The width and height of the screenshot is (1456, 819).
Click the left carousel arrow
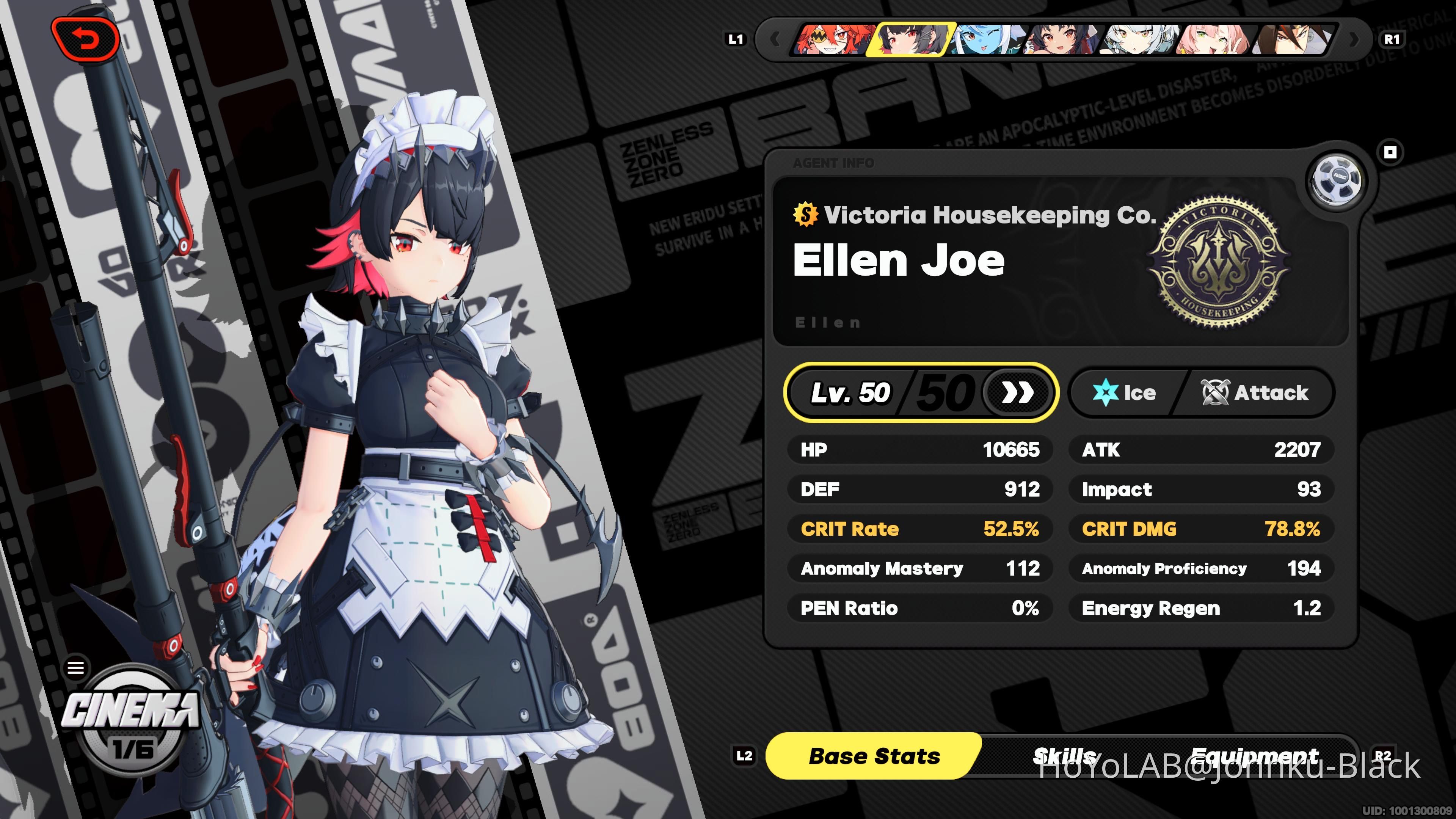[775, 39]
